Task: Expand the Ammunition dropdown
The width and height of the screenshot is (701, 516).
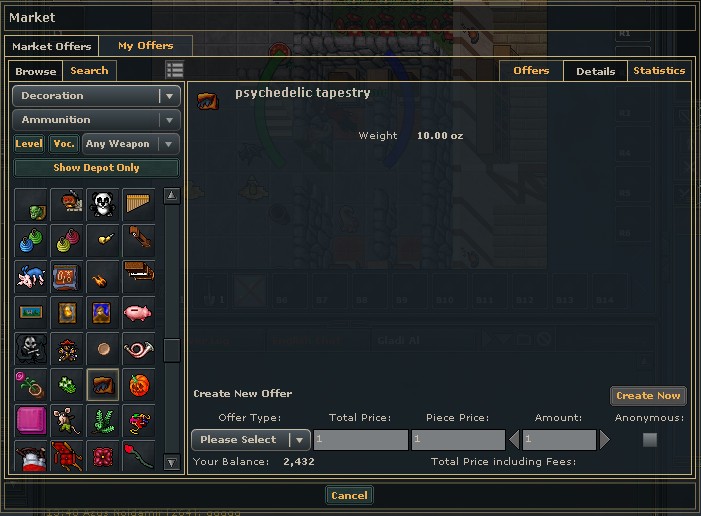Action: click(x=96, y=120)
